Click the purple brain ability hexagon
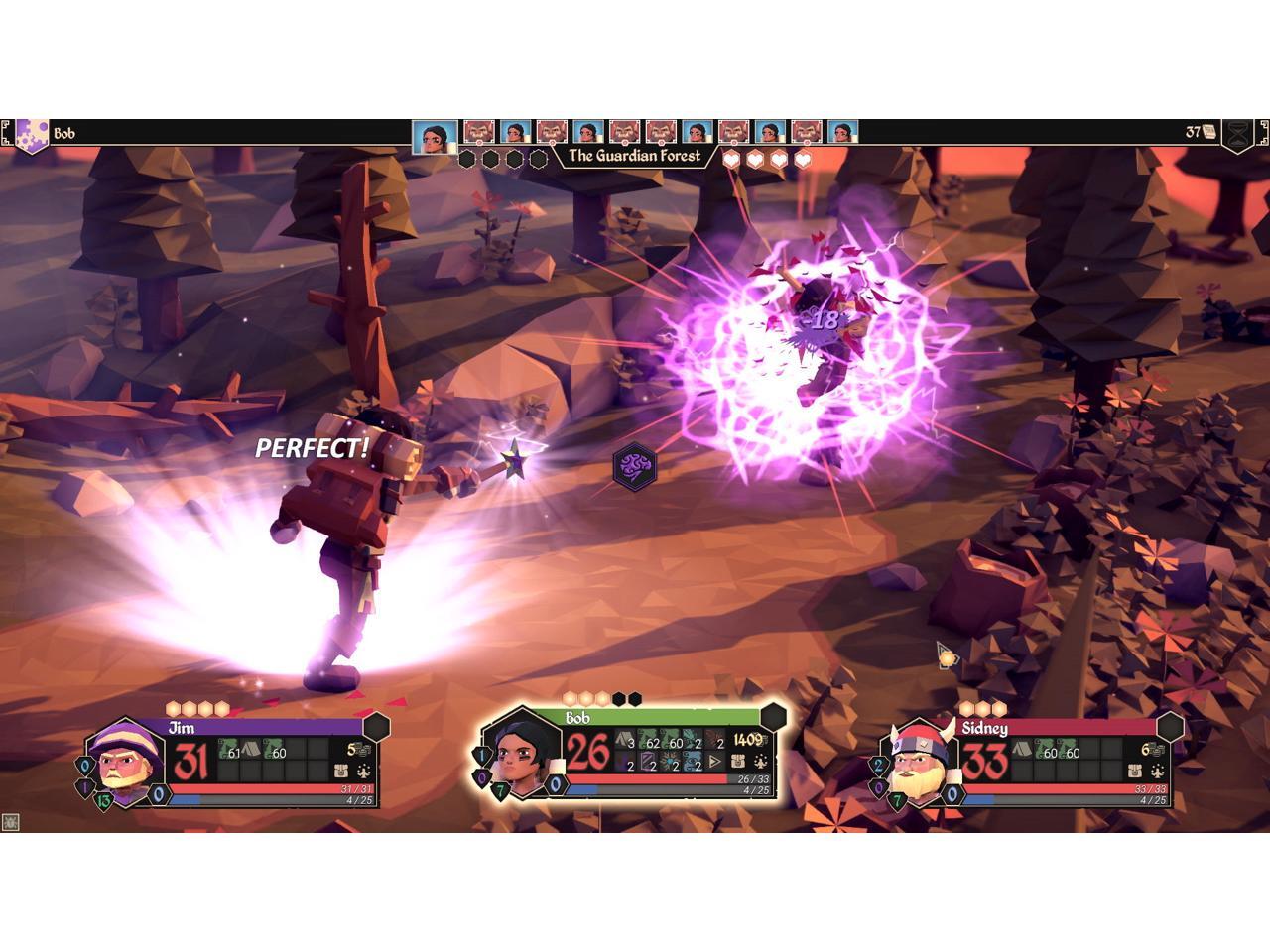 pos(634,465)
